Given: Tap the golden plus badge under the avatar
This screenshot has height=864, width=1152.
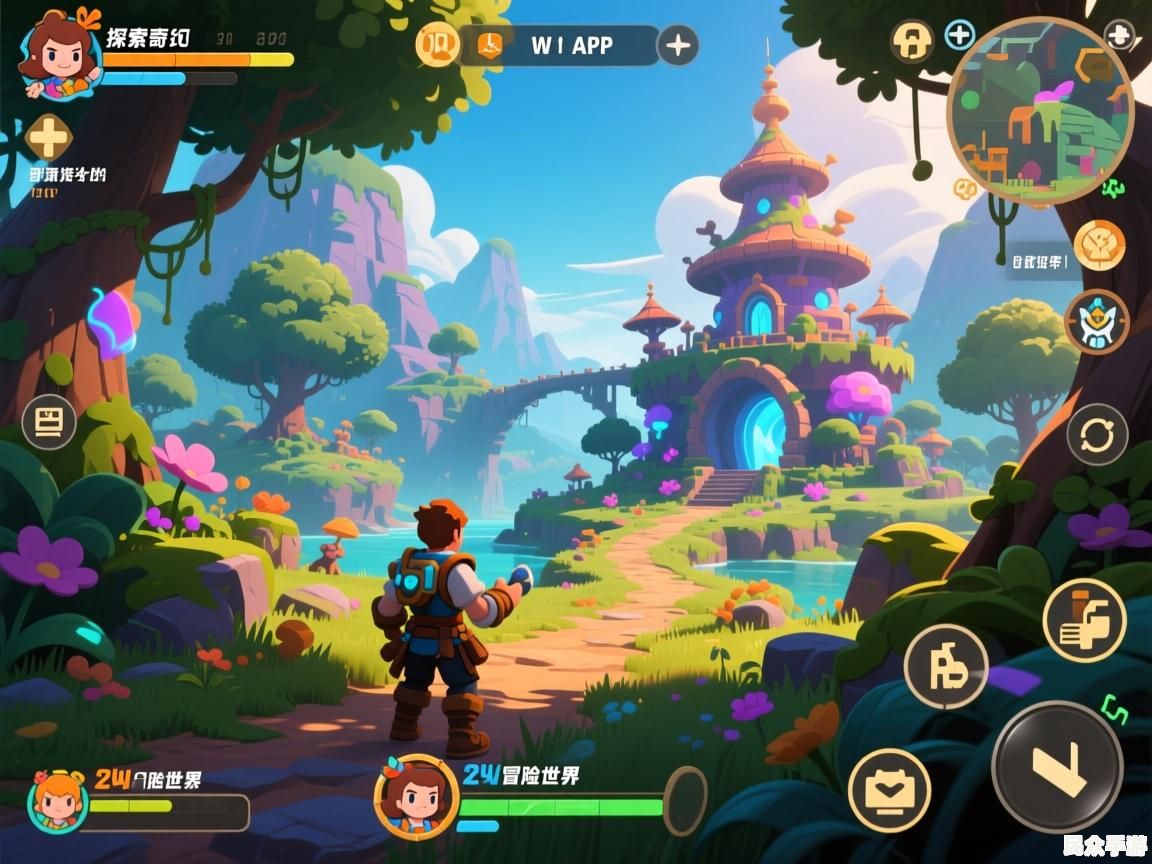Looking at the screenshot, I should (x=48, y=137).
